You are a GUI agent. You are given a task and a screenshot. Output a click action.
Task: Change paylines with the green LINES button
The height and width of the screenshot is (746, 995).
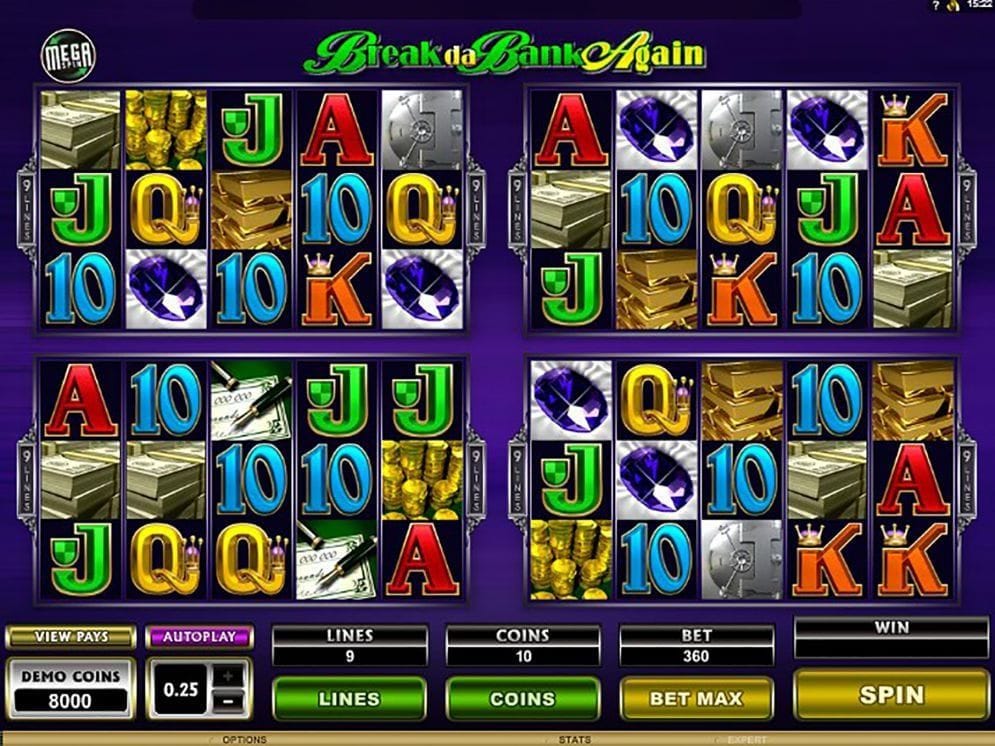tap(349, 699)
